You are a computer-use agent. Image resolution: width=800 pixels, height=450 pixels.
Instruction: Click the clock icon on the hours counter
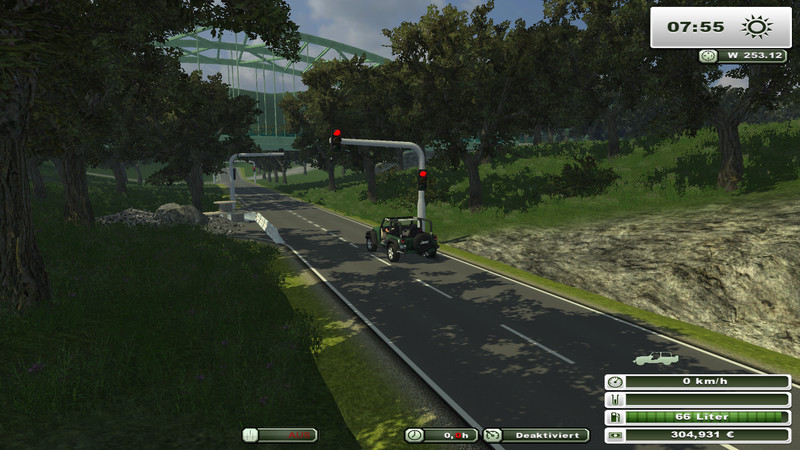point(415,435)
